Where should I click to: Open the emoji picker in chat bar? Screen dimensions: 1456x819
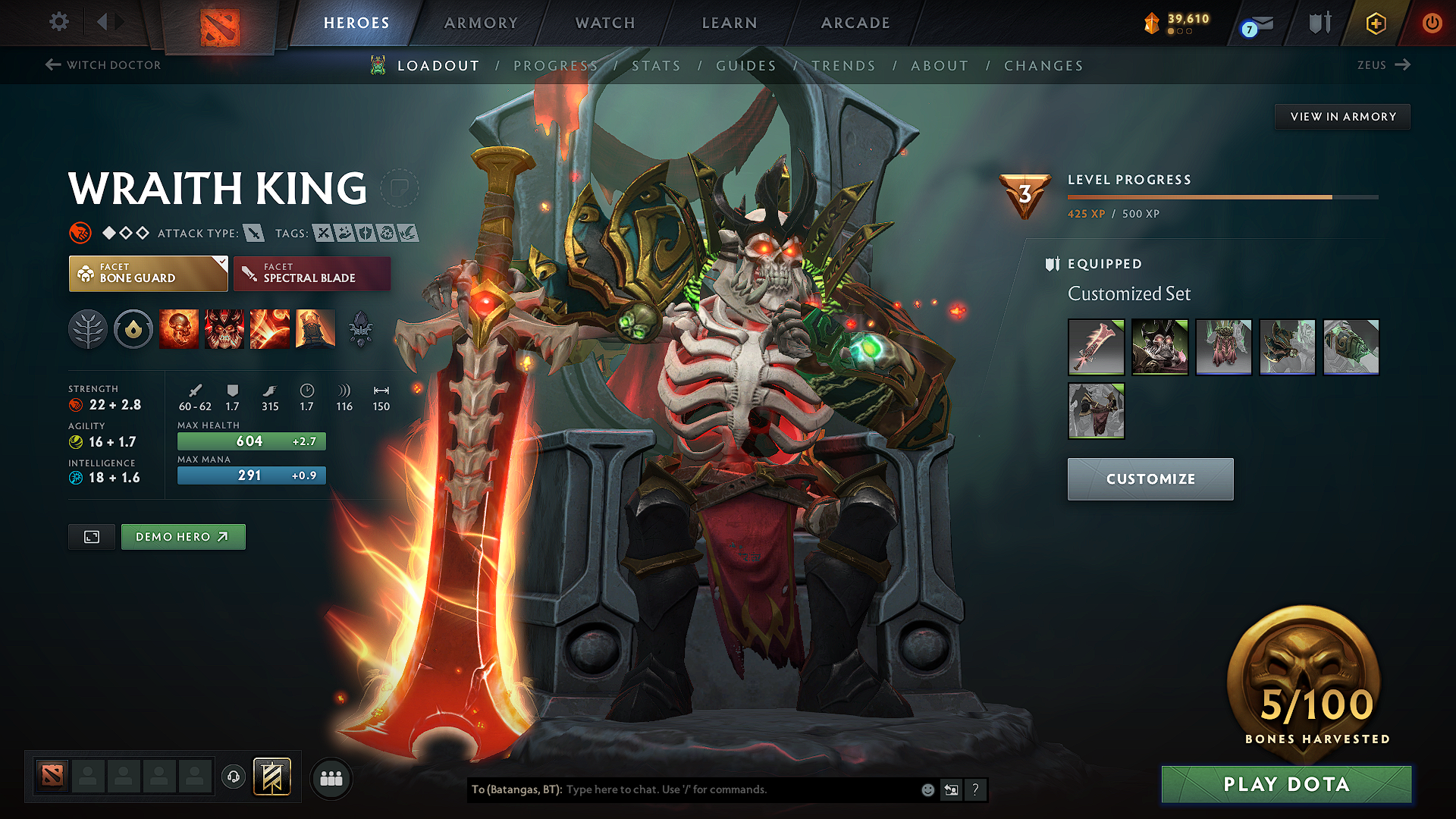[x=927, y=789]
